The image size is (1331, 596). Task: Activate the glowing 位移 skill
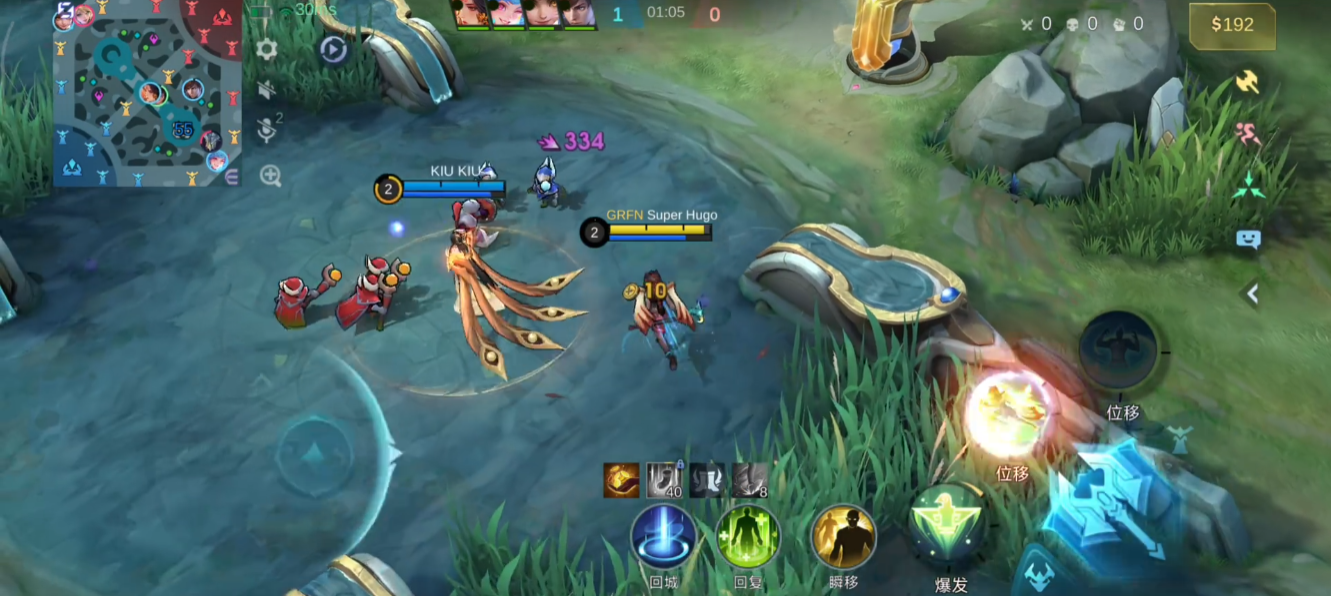(1010, 415)
